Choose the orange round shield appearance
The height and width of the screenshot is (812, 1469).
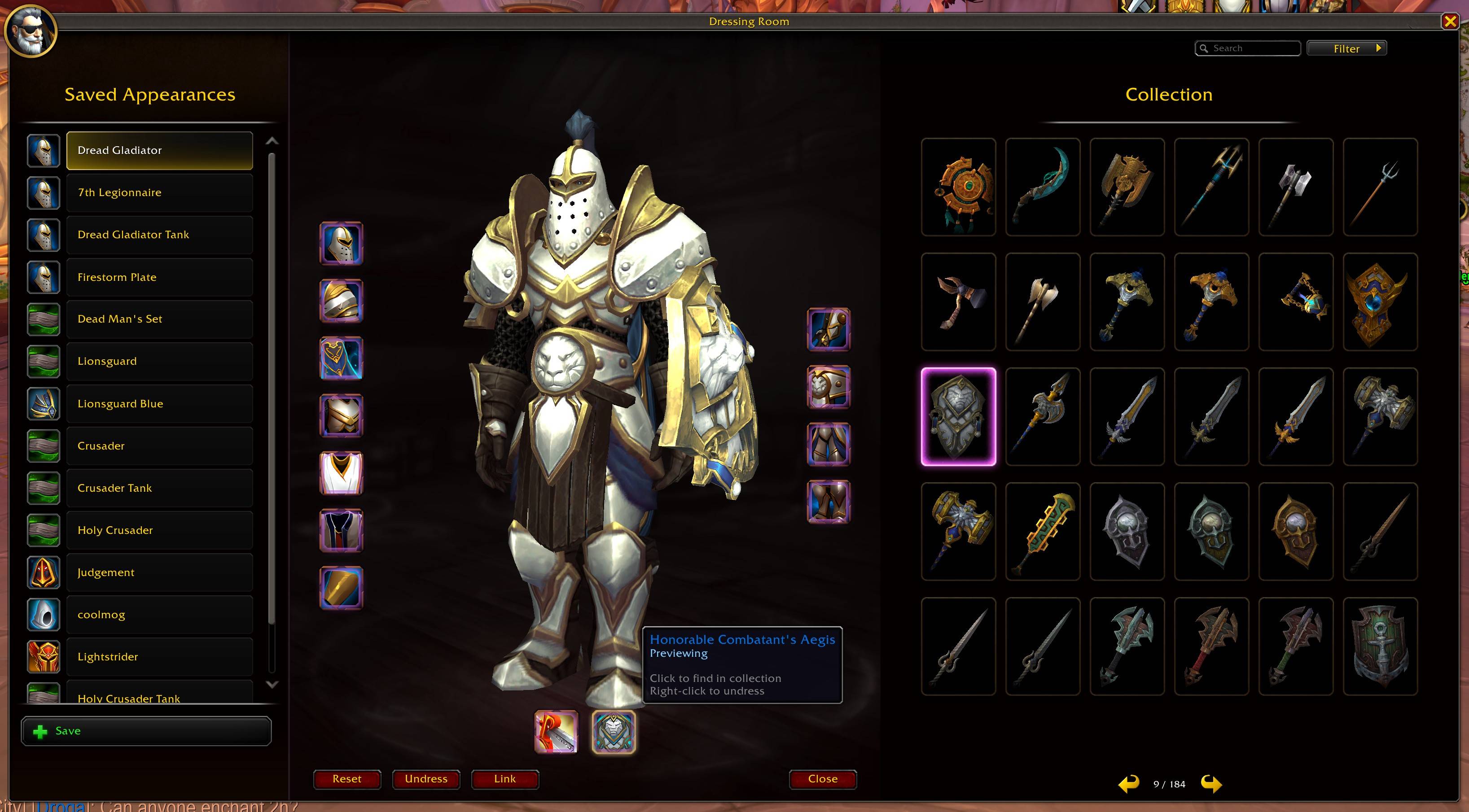click(x=958, y=187)
